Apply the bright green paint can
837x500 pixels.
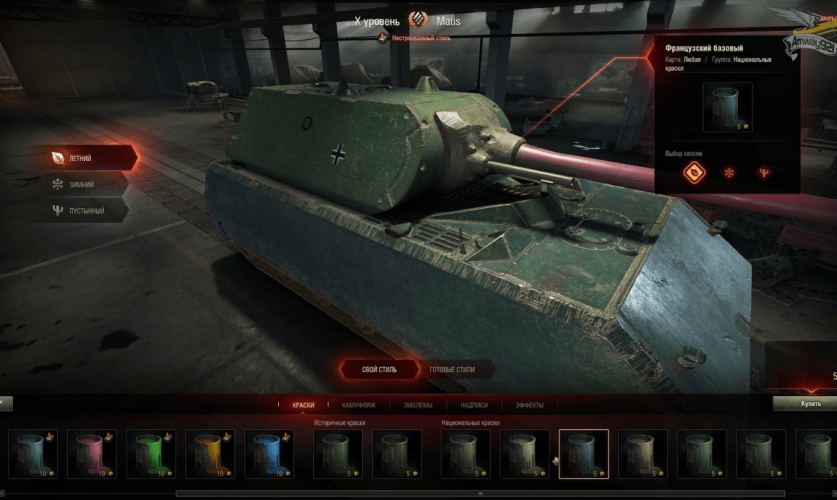(x=150, y=453)
